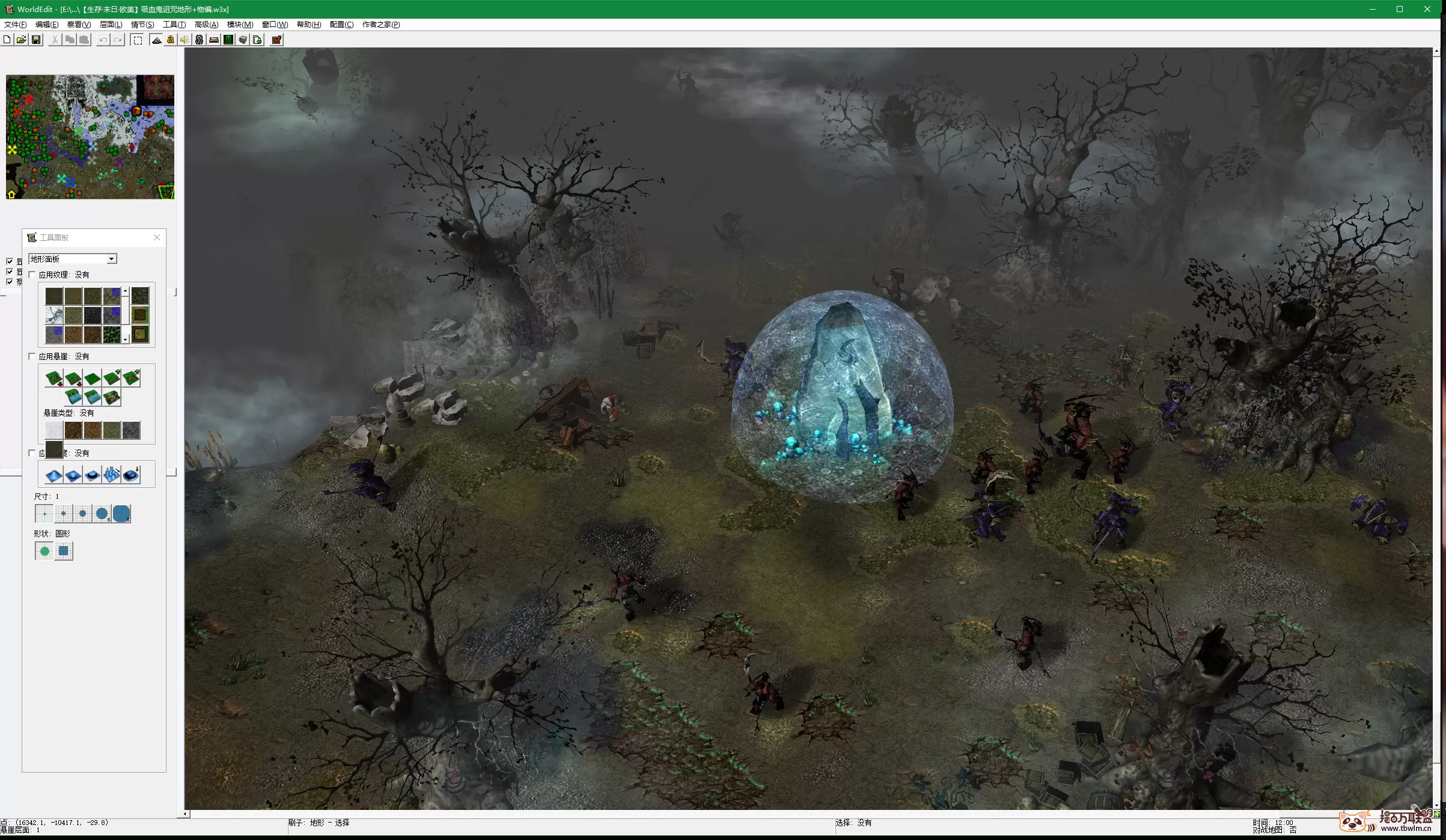Open the 文件(F) file menu

(15, 25)
